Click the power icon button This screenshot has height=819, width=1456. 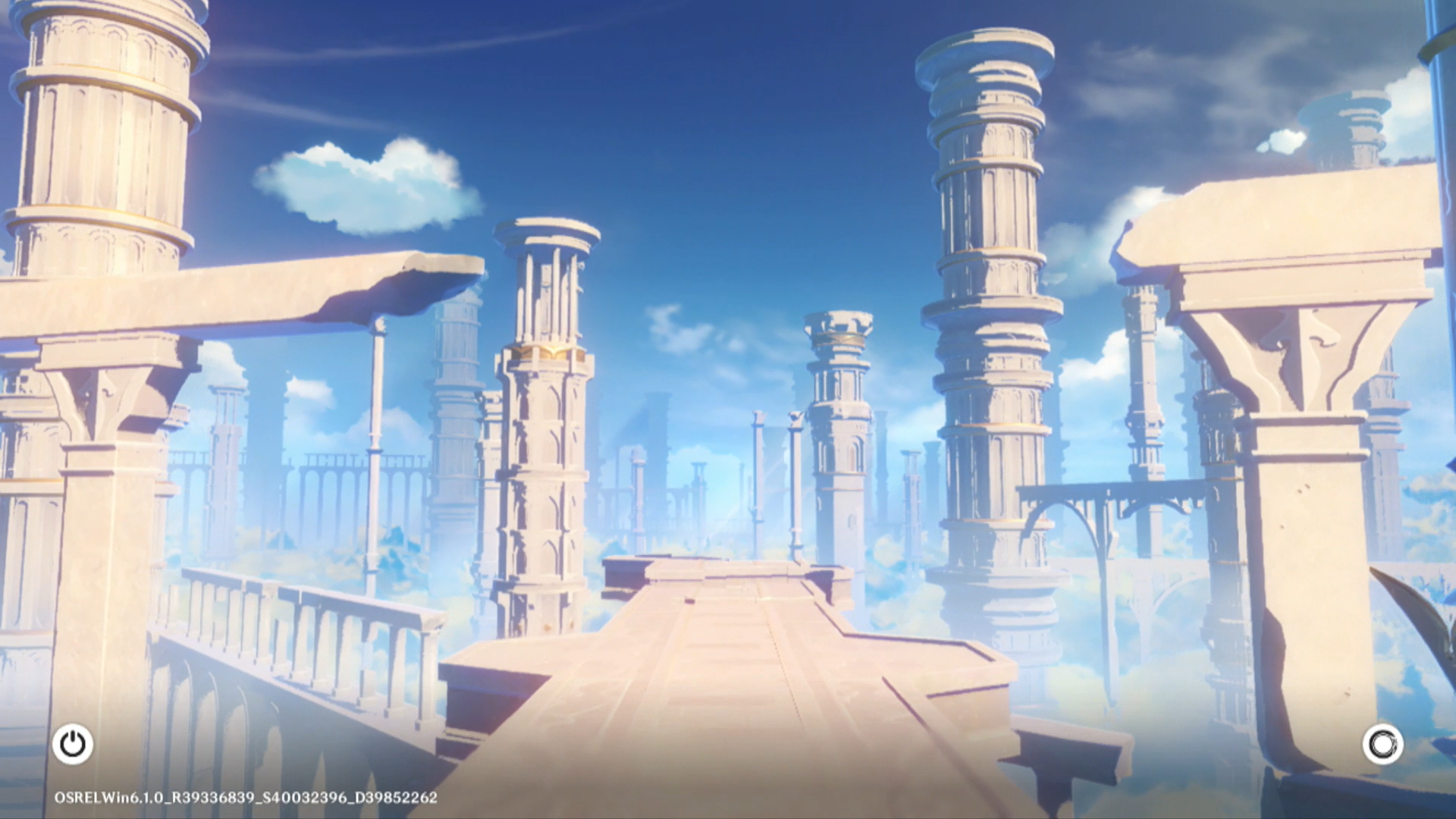pos(73,744)
